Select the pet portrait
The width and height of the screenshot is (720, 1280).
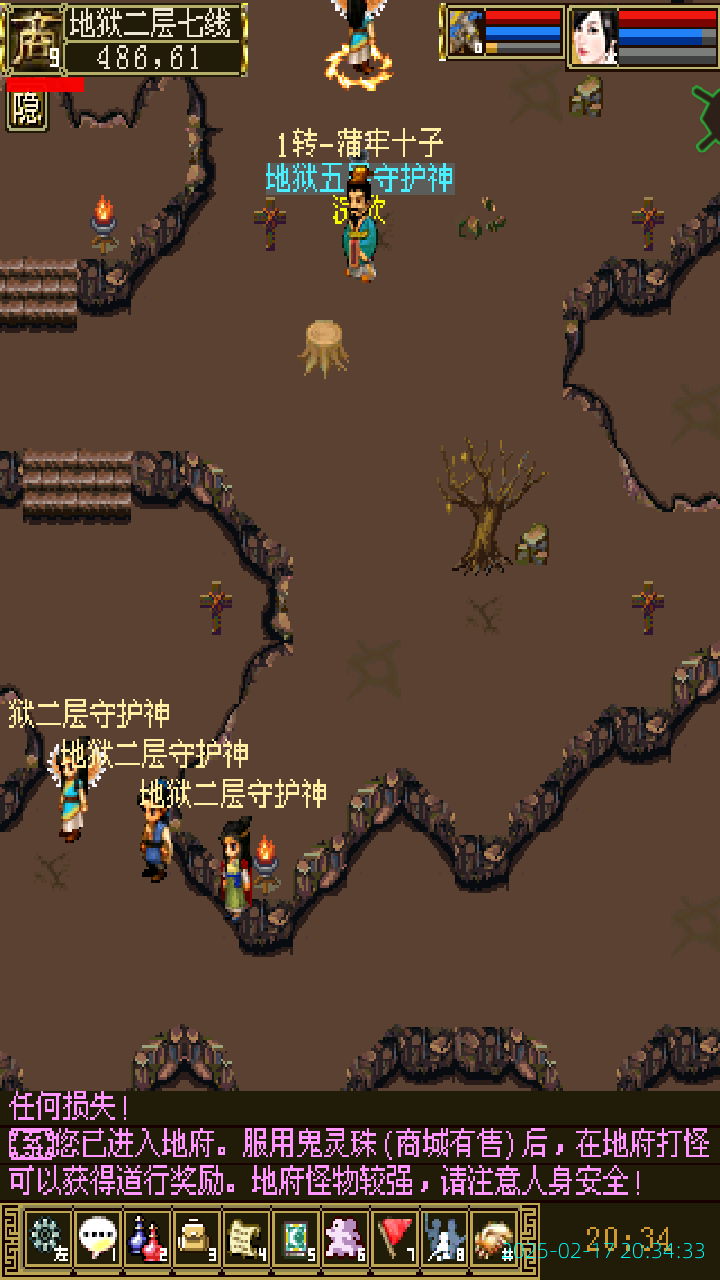coord(466,33)
